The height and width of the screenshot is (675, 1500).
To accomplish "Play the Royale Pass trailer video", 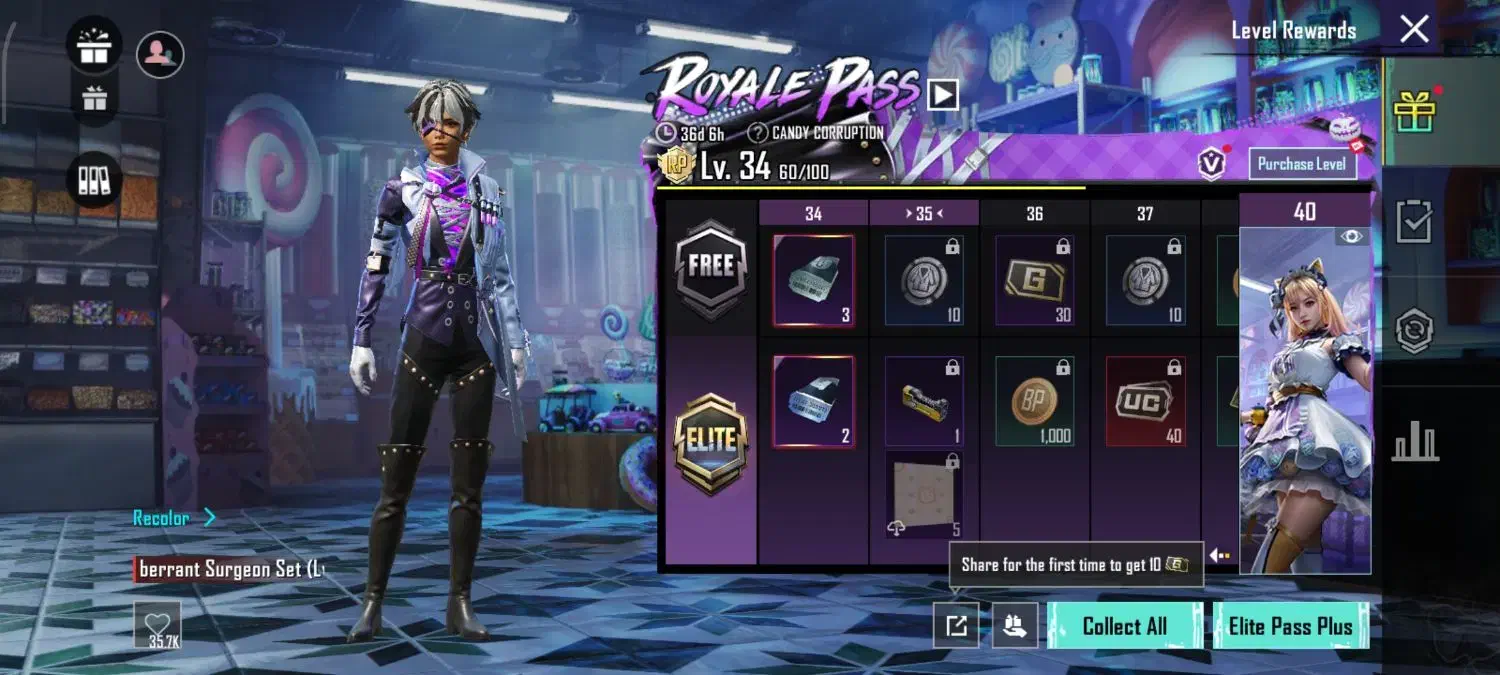I will pyautogui.click(x=943, y=95).
